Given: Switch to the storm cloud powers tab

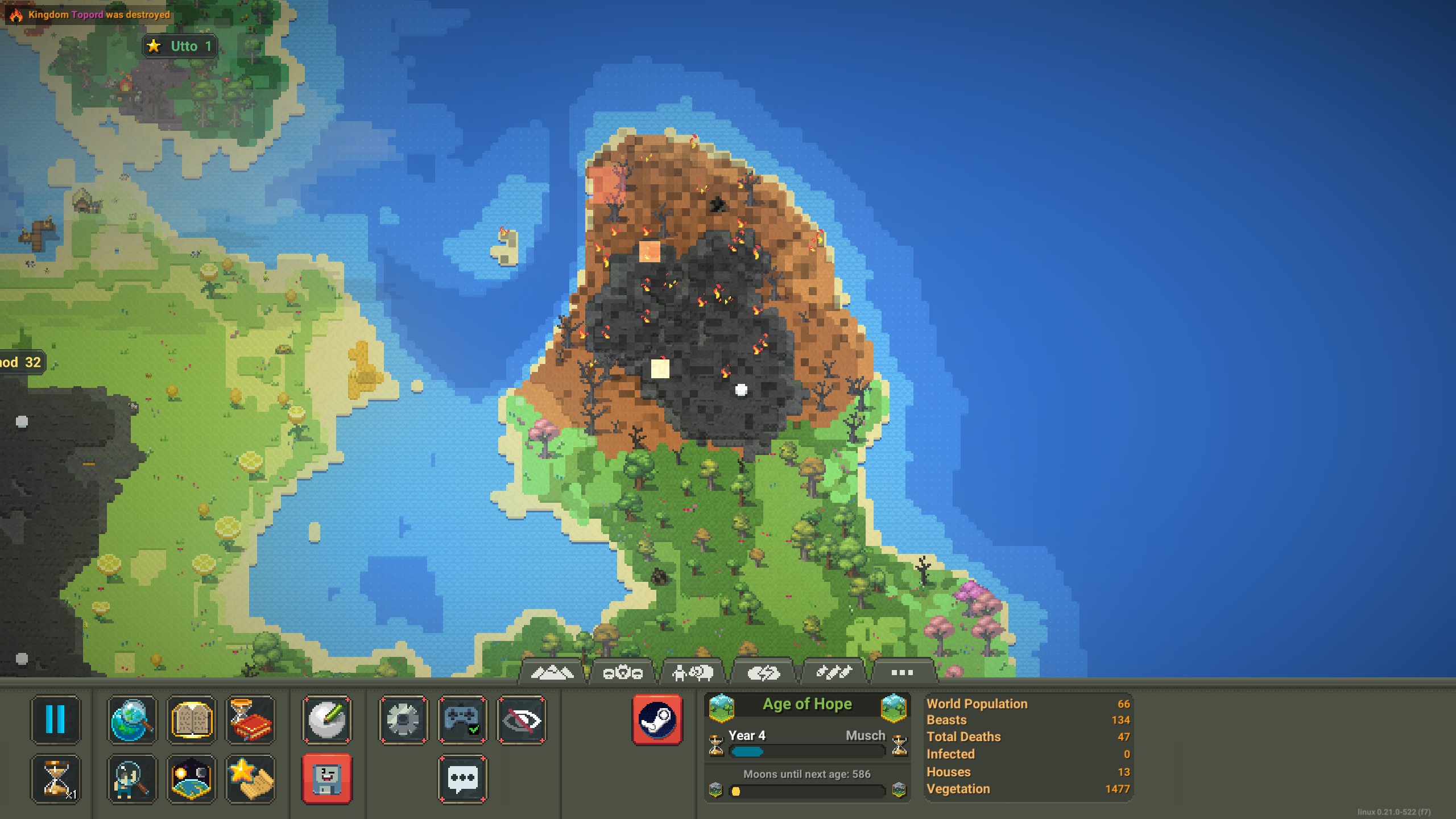Looking at the screenshot, I should pos(763,673).
